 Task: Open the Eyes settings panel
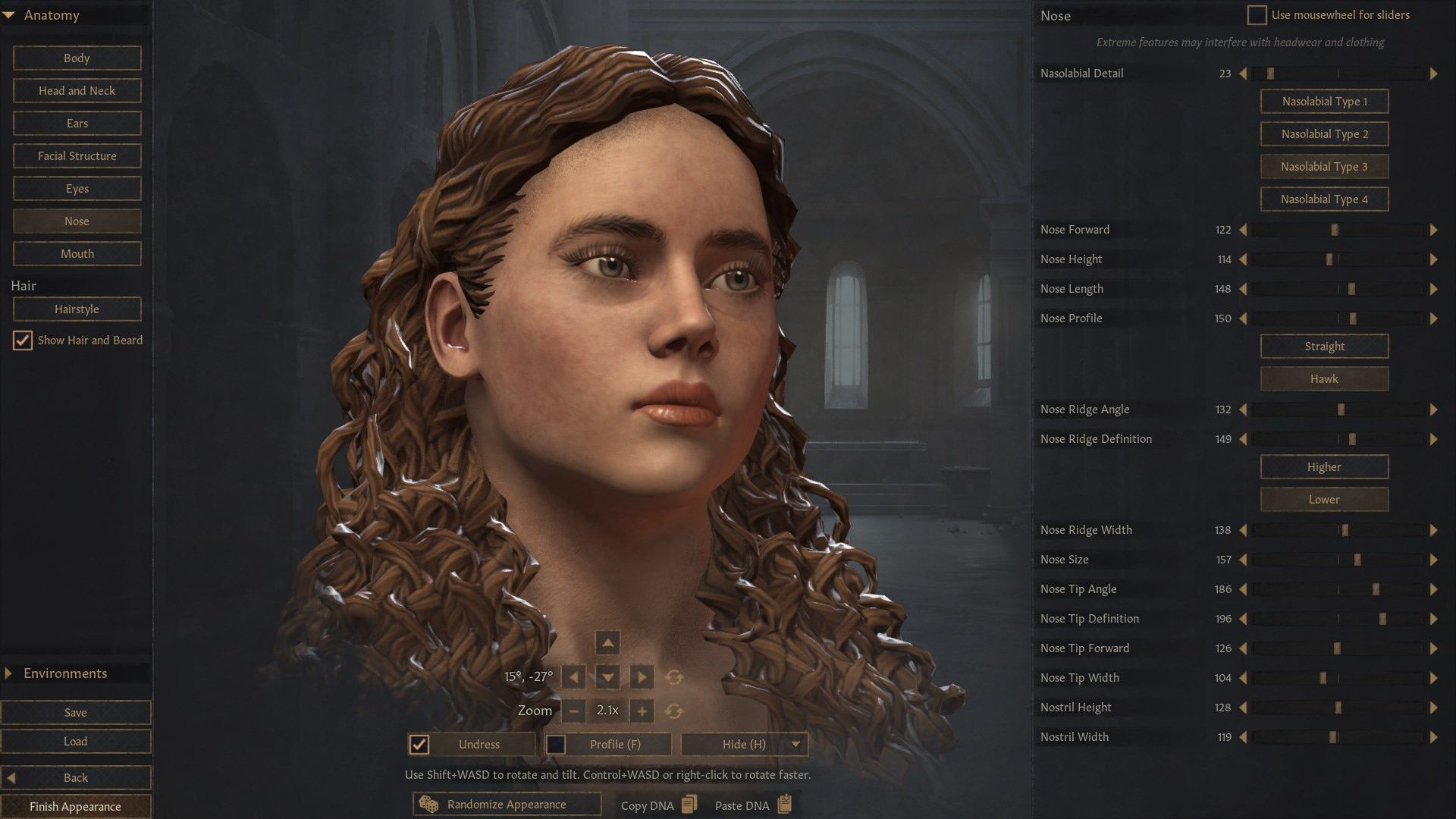coord(77,188)
